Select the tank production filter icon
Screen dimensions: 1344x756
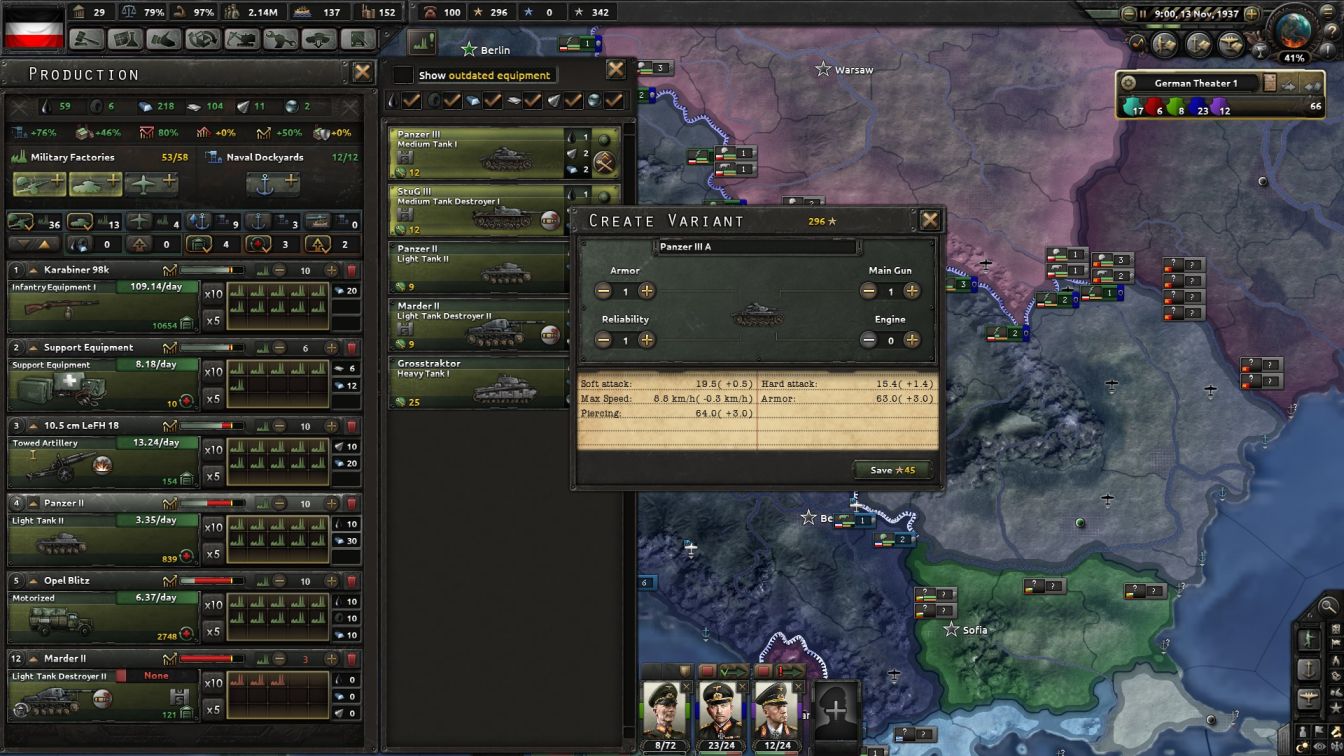pos(82,221)
